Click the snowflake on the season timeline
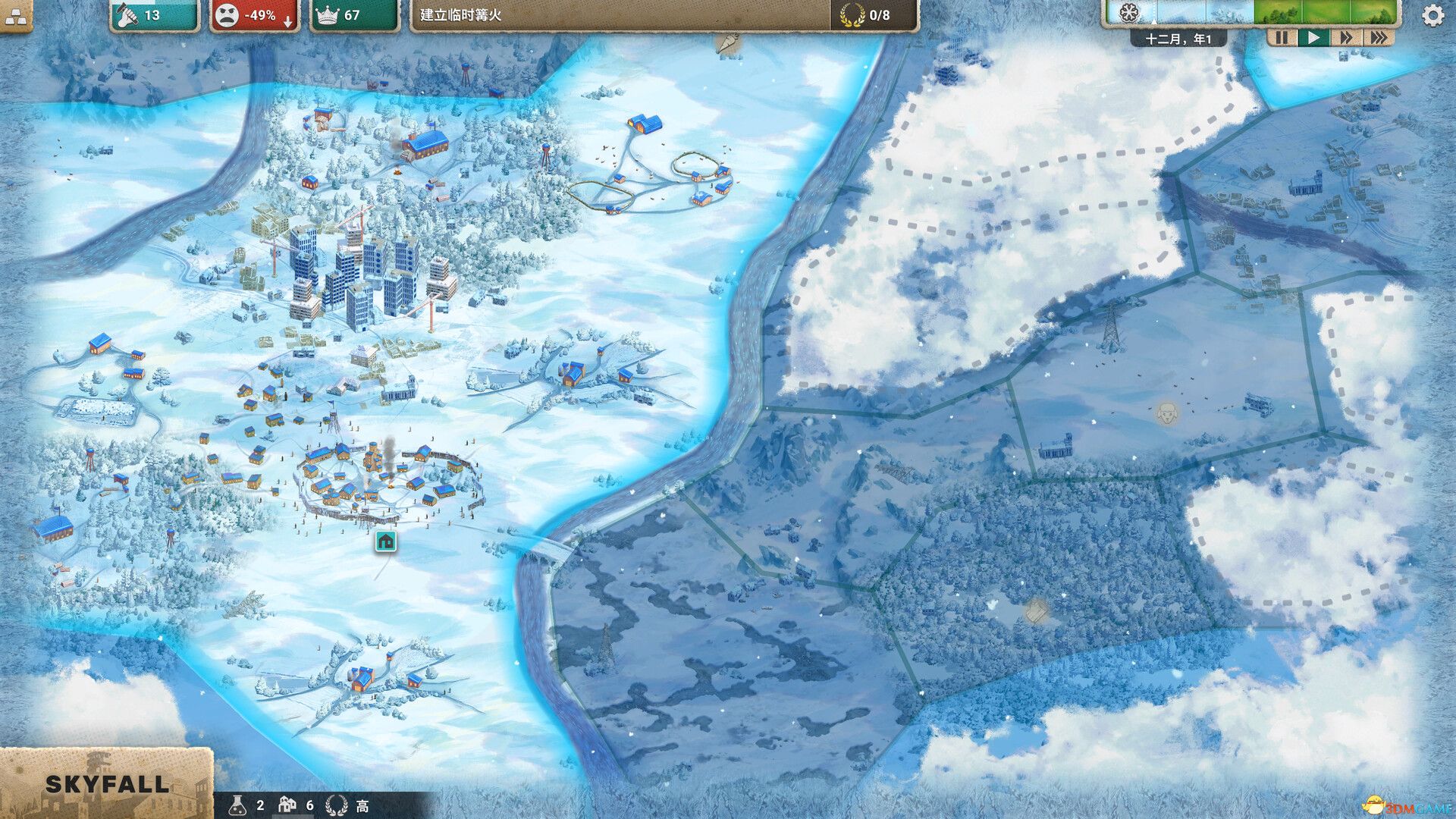The width and height of the screenshot is (1456, 819). coord(1128,13)
